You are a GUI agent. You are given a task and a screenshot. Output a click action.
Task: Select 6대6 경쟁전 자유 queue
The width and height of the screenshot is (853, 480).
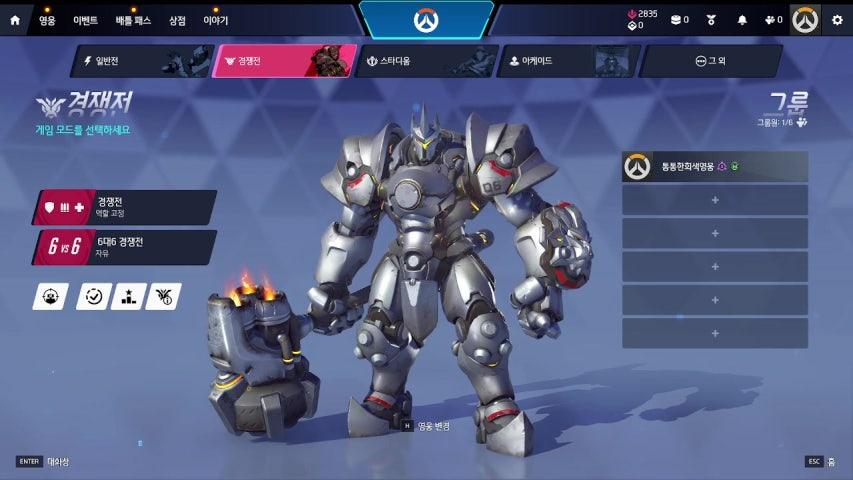pyautogui.click(x=126, y=247)
